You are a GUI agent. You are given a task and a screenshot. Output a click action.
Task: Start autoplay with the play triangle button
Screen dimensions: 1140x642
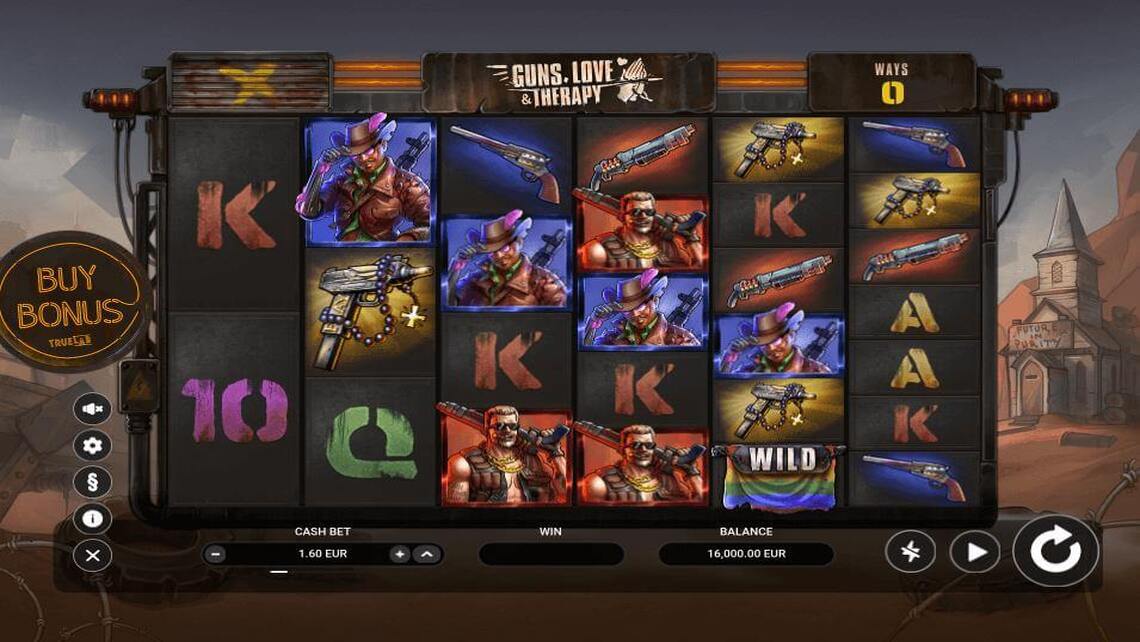click(x=974, y=552)
